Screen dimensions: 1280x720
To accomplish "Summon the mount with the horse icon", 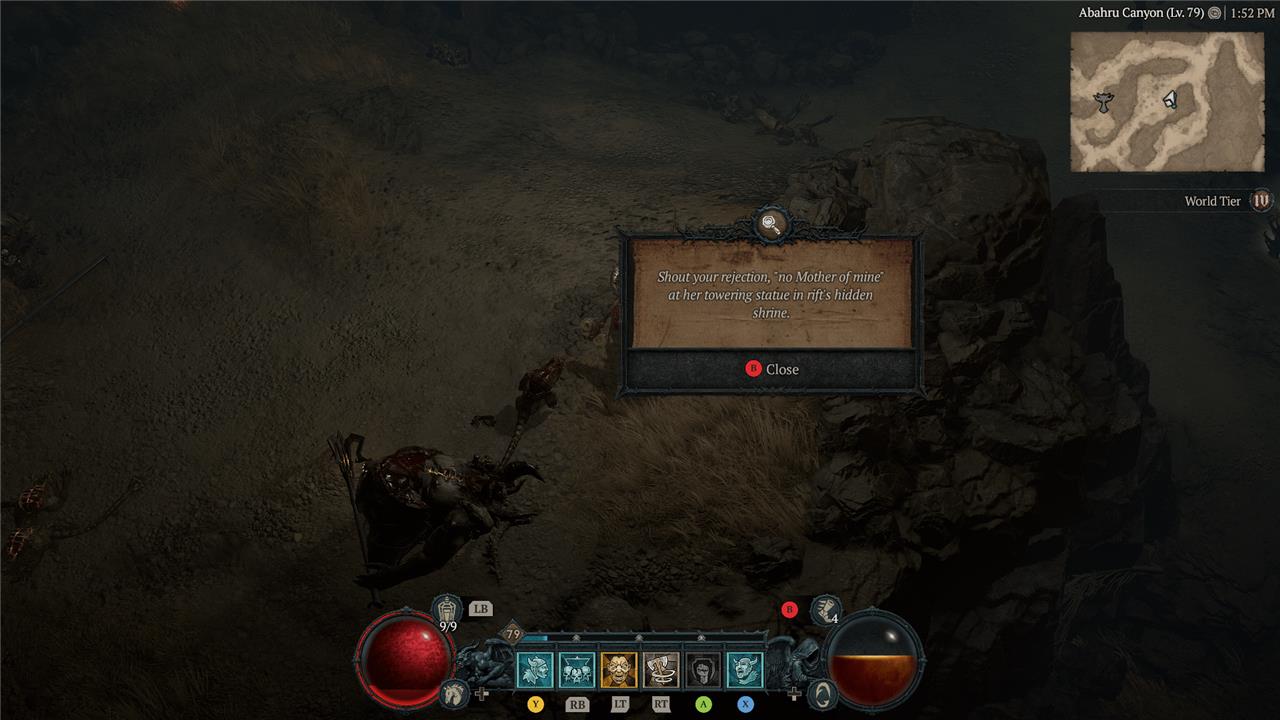I will [x=454, y=692].
